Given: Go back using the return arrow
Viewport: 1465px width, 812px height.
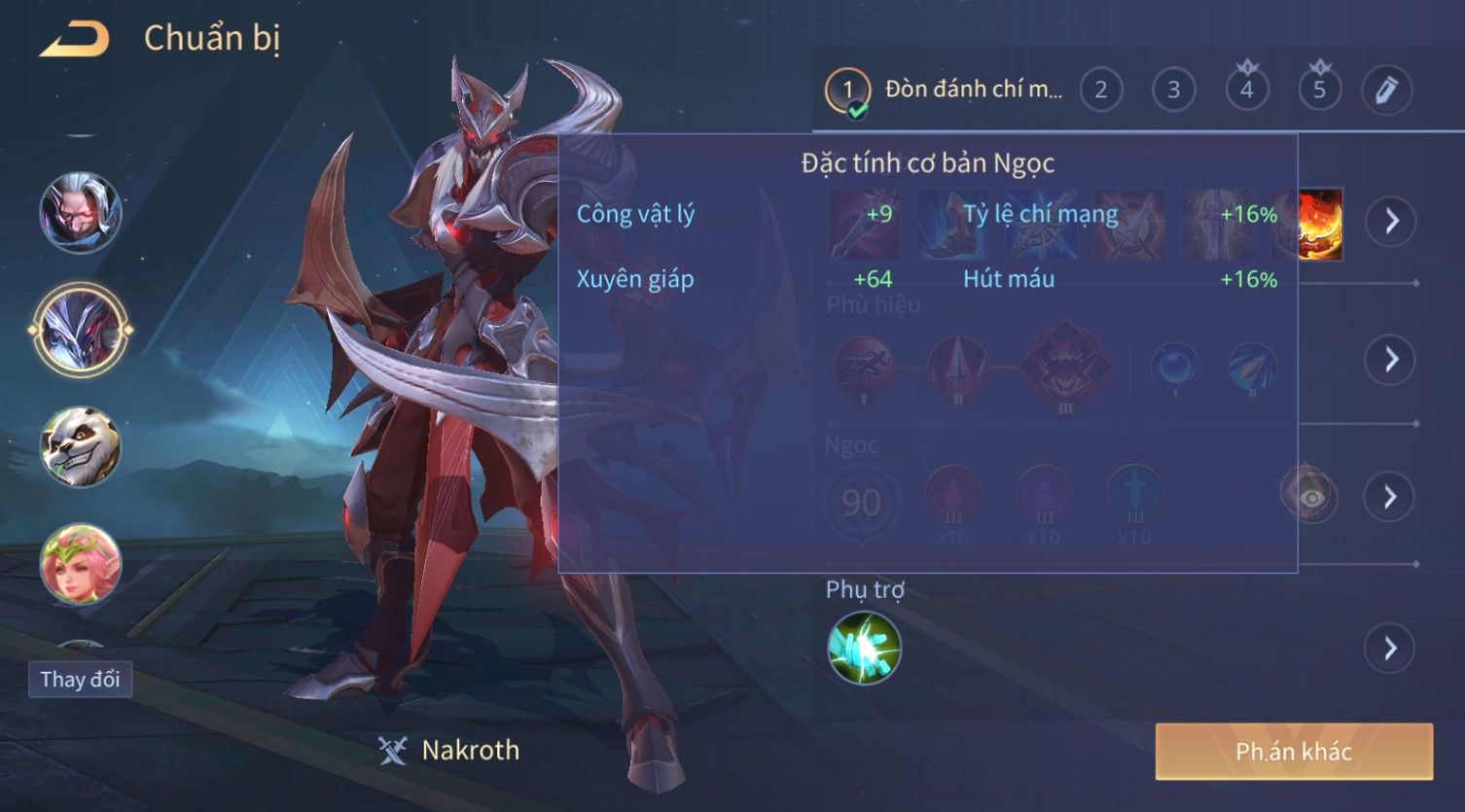Looking at the screenshot, I should click(x=74, y=40).
